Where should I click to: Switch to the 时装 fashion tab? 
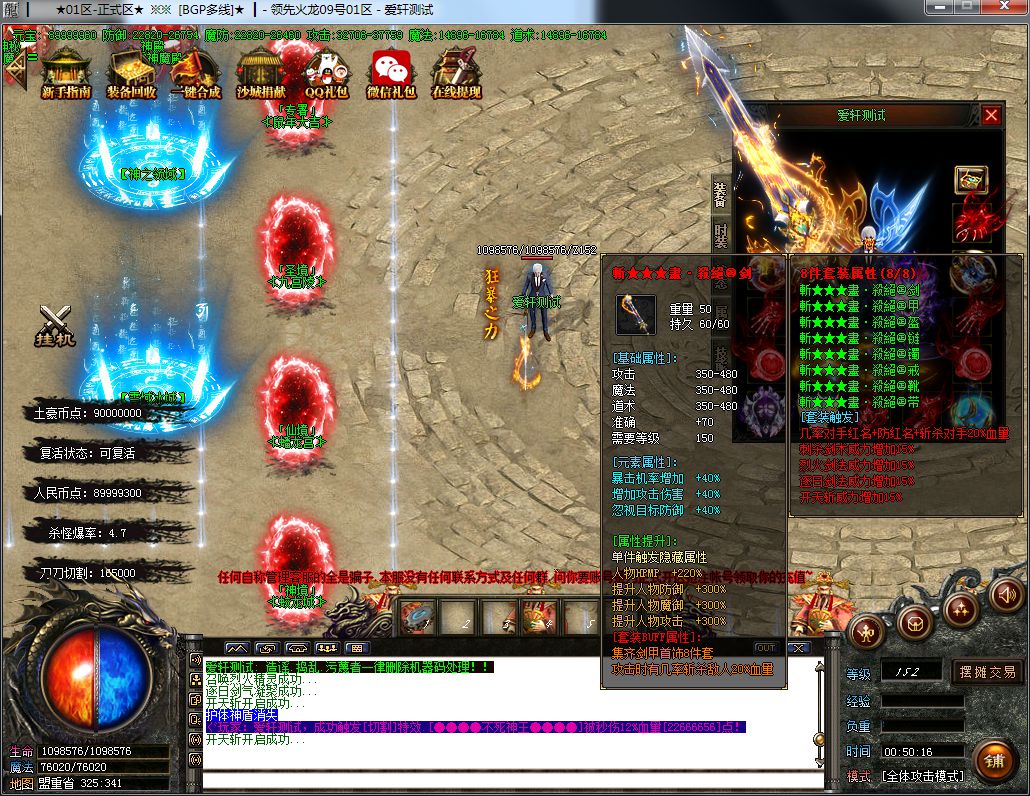coord(720,236)
